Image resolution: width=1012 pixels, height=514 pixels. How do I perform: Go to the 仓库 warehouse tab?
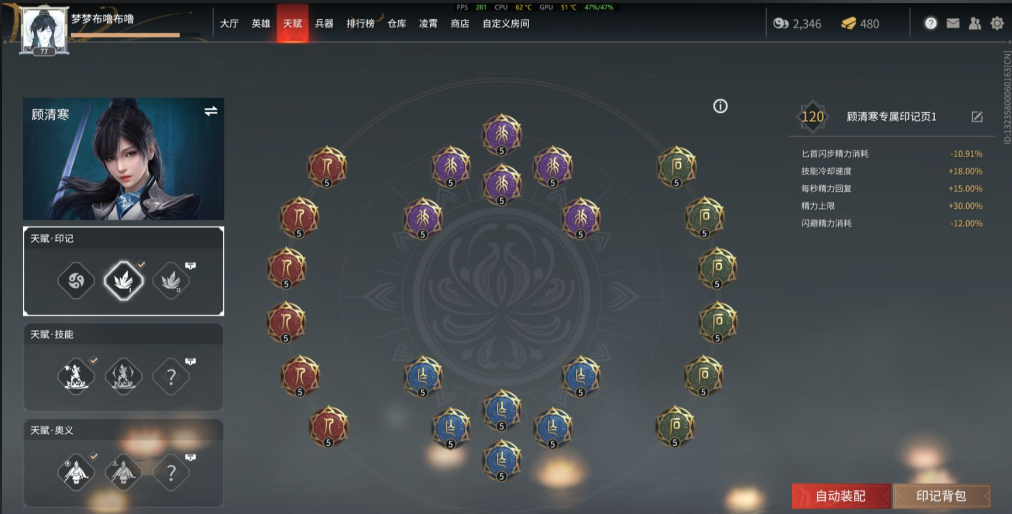397,23
